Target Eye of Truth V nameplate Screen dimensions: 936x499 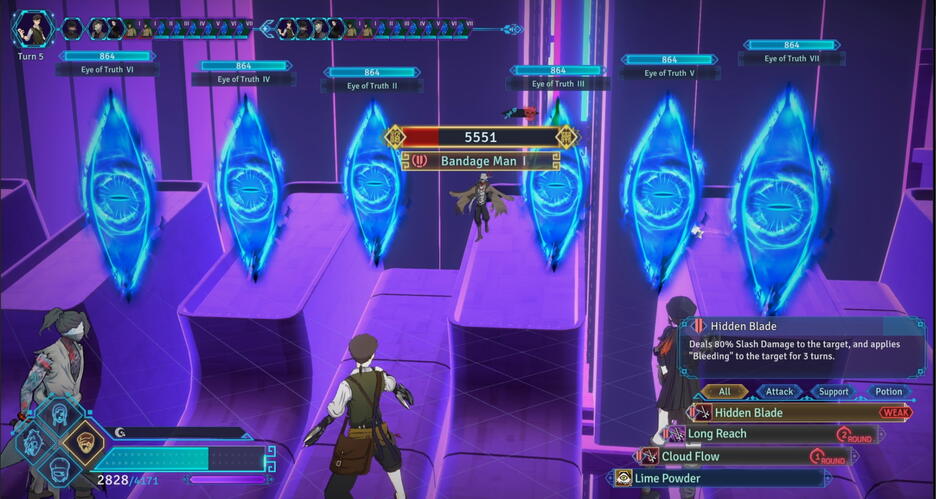click(x=669, y=73)
